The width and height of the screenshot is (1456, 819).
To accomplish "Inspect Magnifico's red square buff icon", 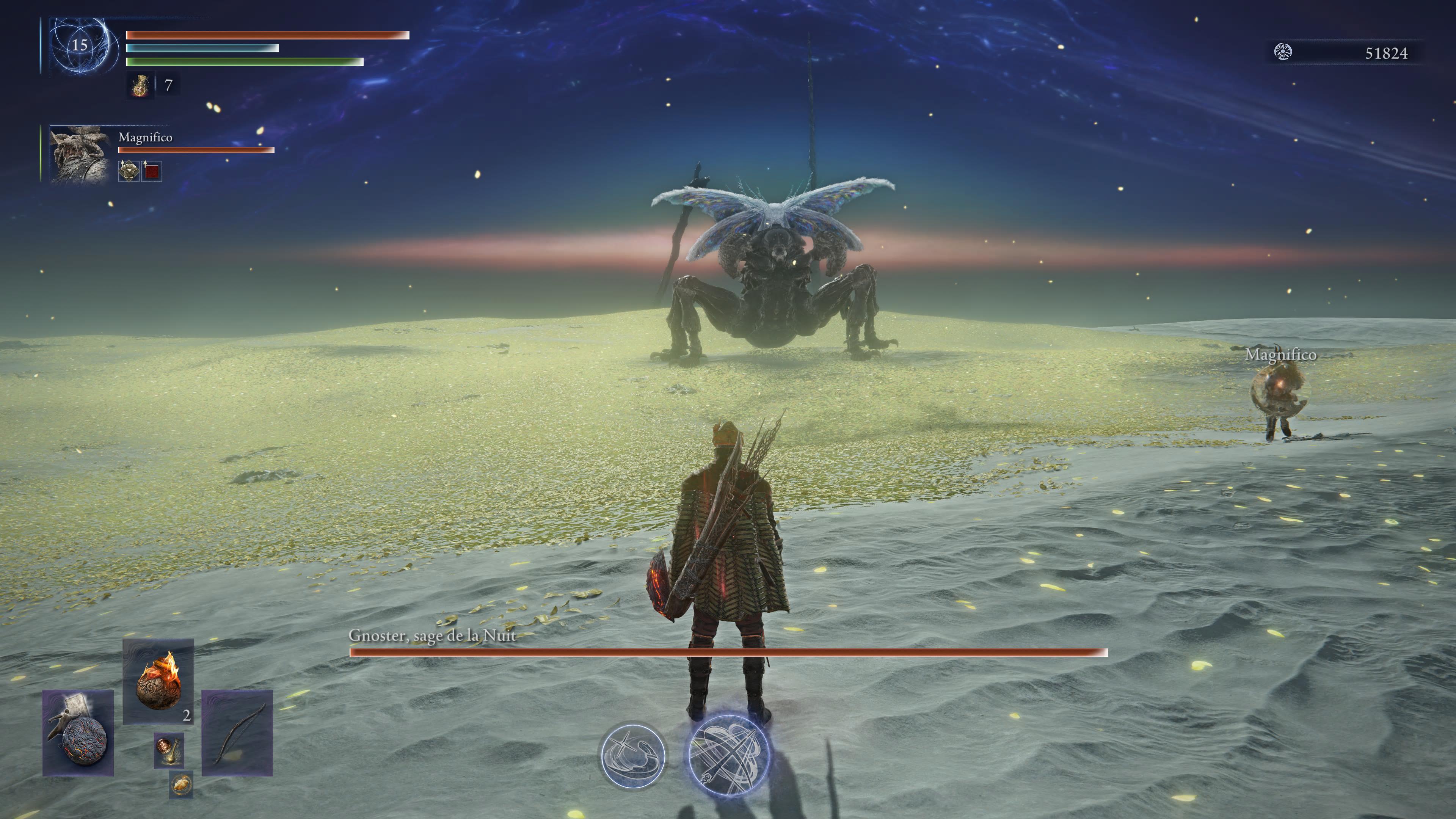I will (x=152, y=171).
